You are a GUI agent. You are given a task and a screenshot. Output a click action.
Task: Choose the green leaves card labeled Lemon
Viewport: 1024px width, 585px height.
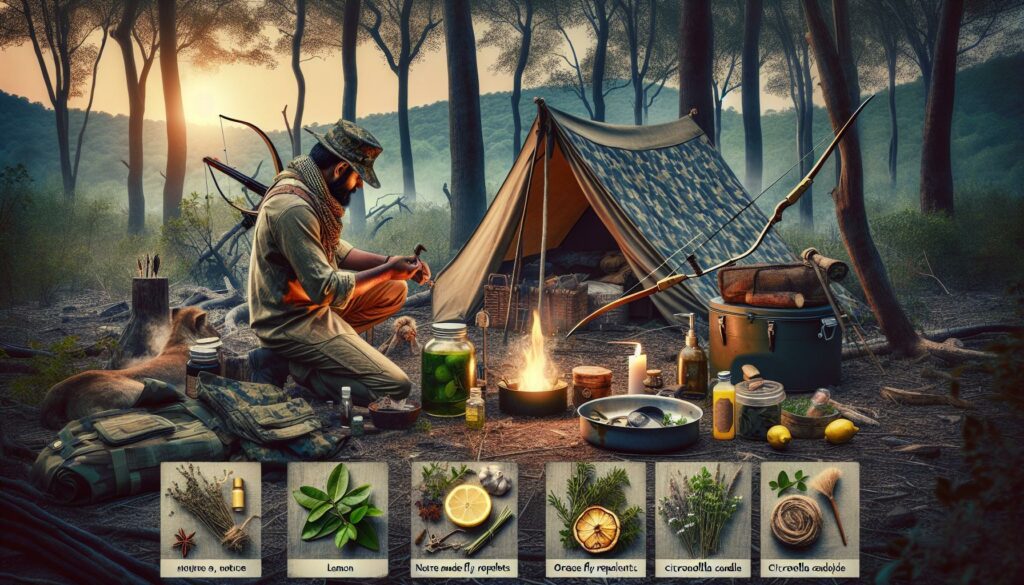(337, 518)
